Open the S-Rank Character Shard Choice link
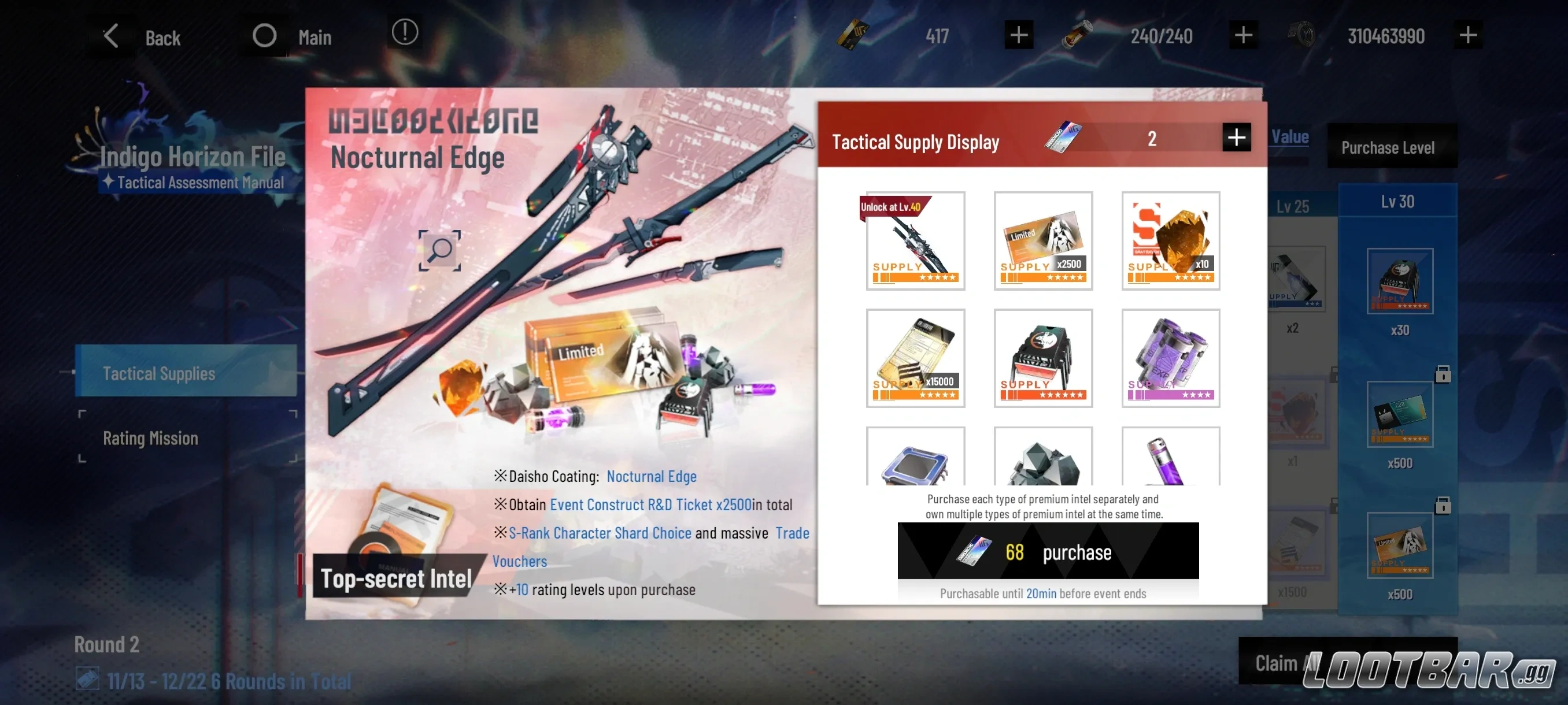This screenshot has width=1568, height=705. tap(600, 533)
